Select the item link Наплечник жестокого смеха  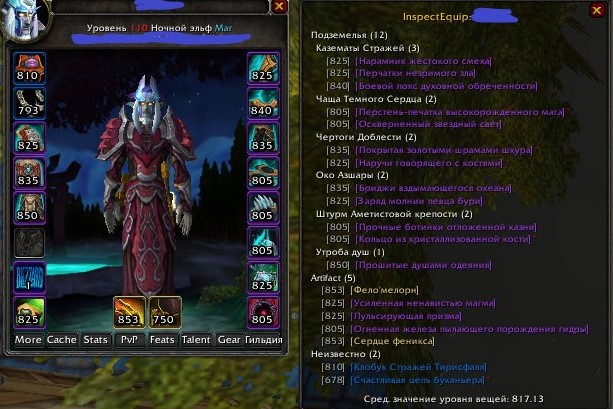click(415, 60)
